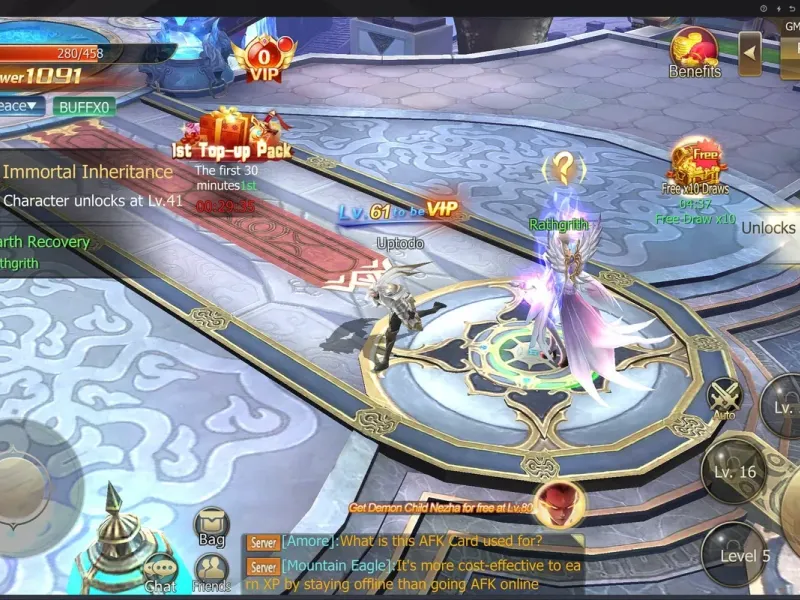Open the Peace mode dropdown
This screenshot has height=600, width=800.
click(x=21, y=106)
